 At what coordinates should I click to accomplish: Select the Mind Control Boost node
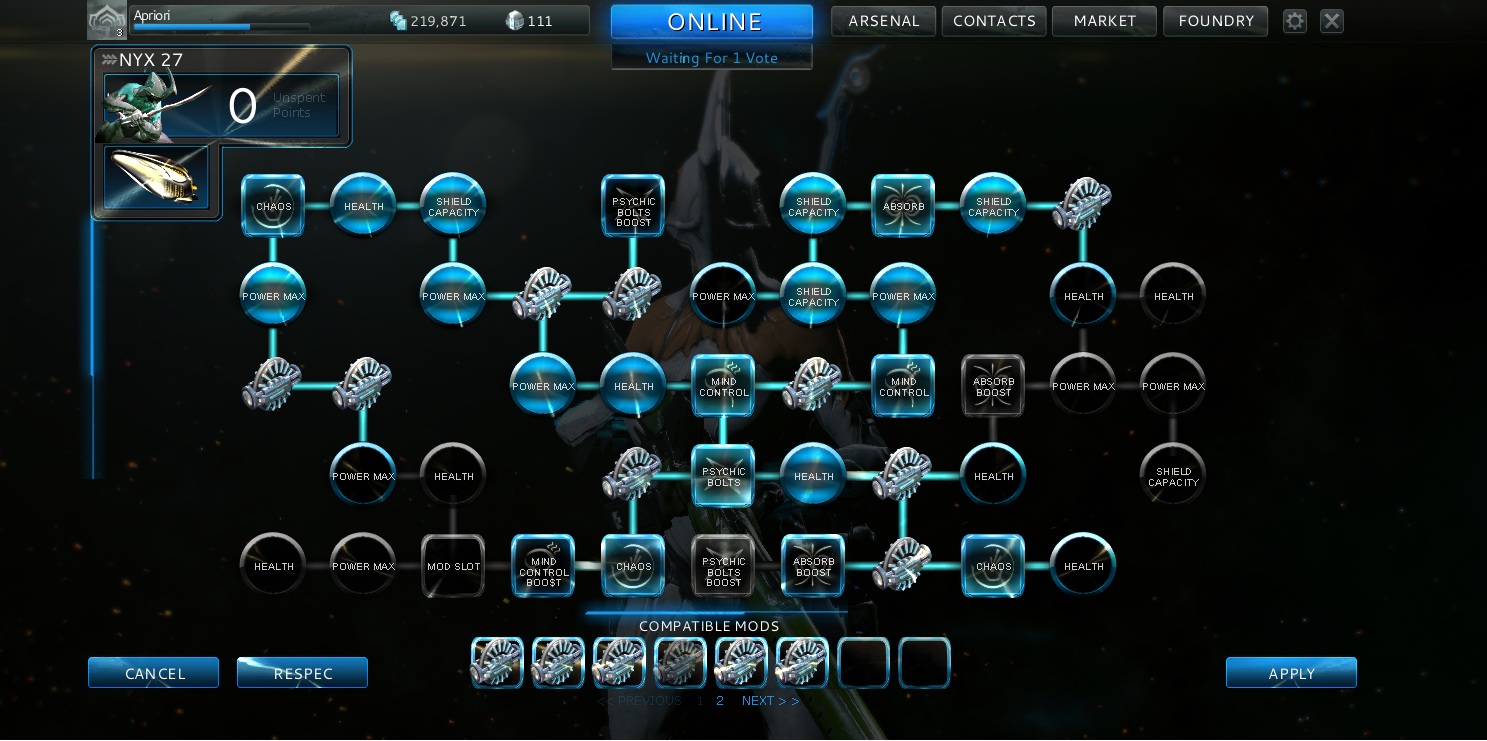(543, 565)
